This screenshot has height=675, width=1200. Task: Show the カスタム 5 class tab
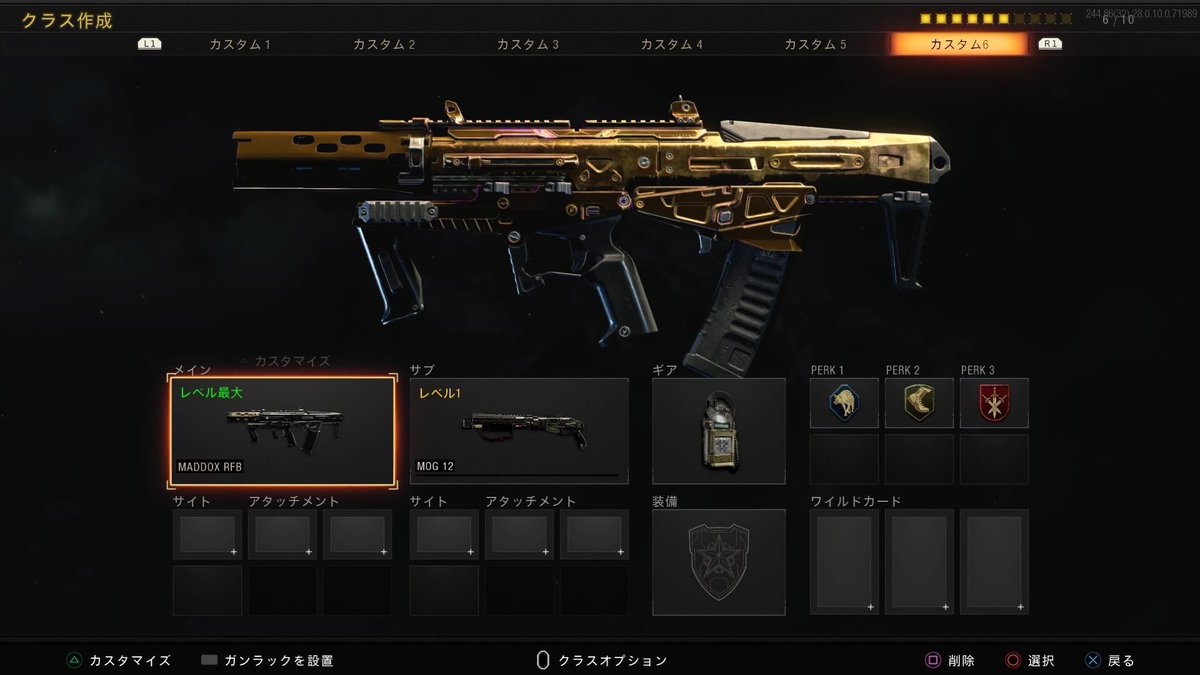(815, 45)
